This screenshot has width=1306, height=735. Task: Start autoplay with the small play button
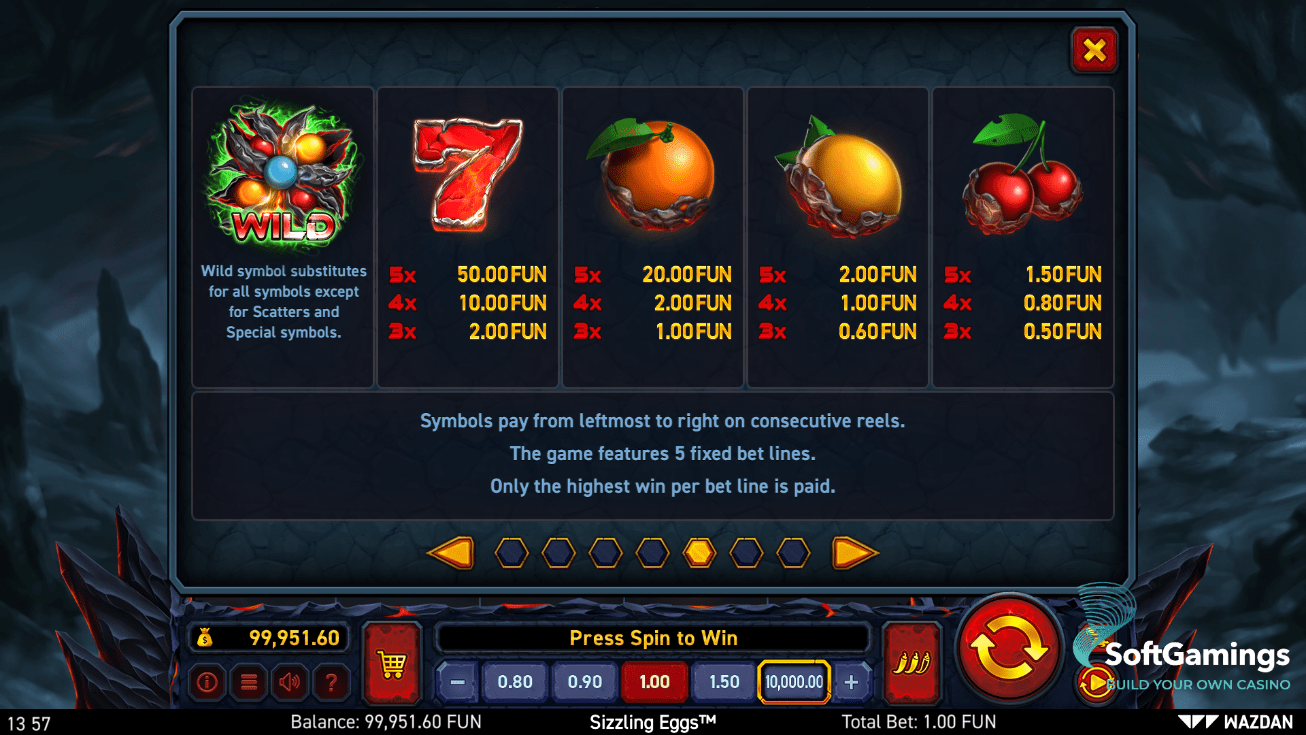1095,683
